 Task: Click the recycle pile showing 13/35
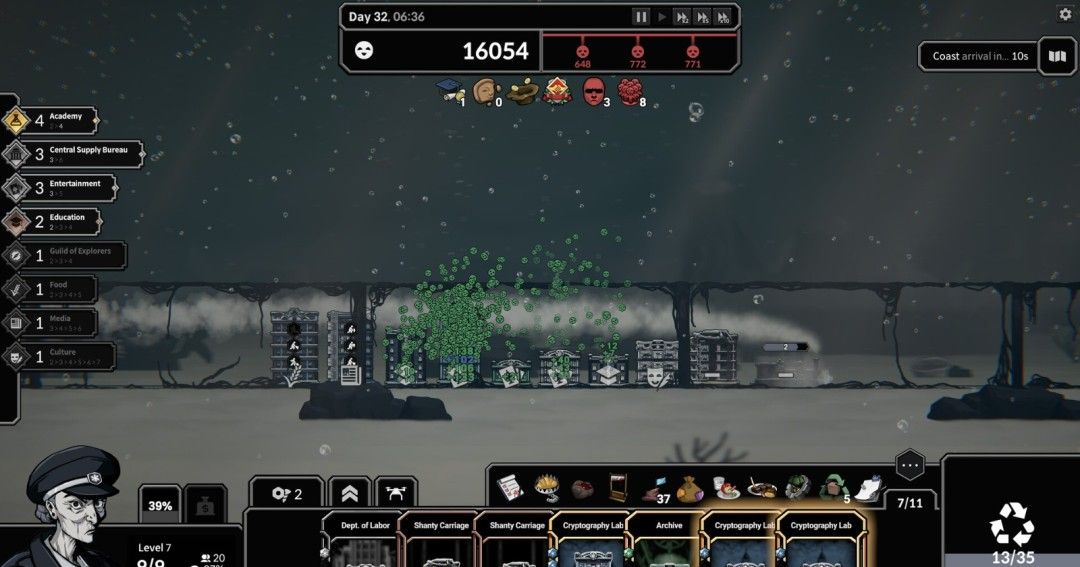point(1011,531)
